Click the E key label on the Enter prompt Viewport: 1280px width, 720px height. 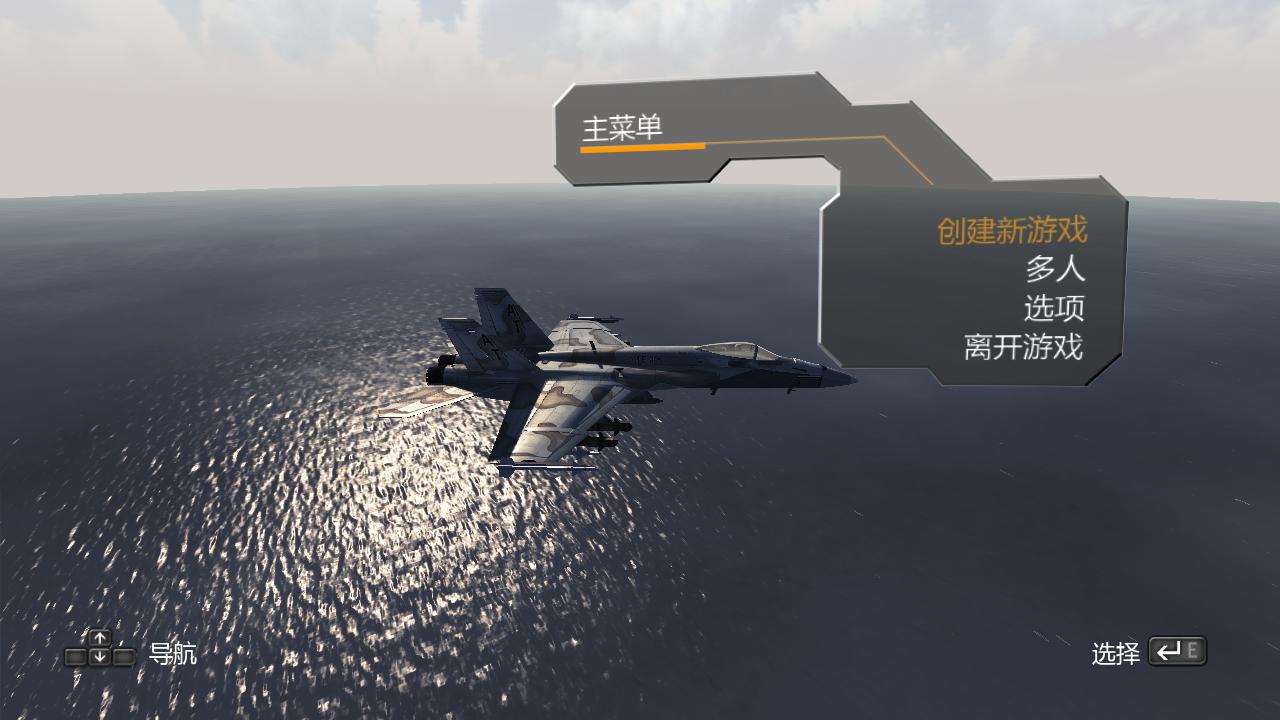[x=1191, y=650]
